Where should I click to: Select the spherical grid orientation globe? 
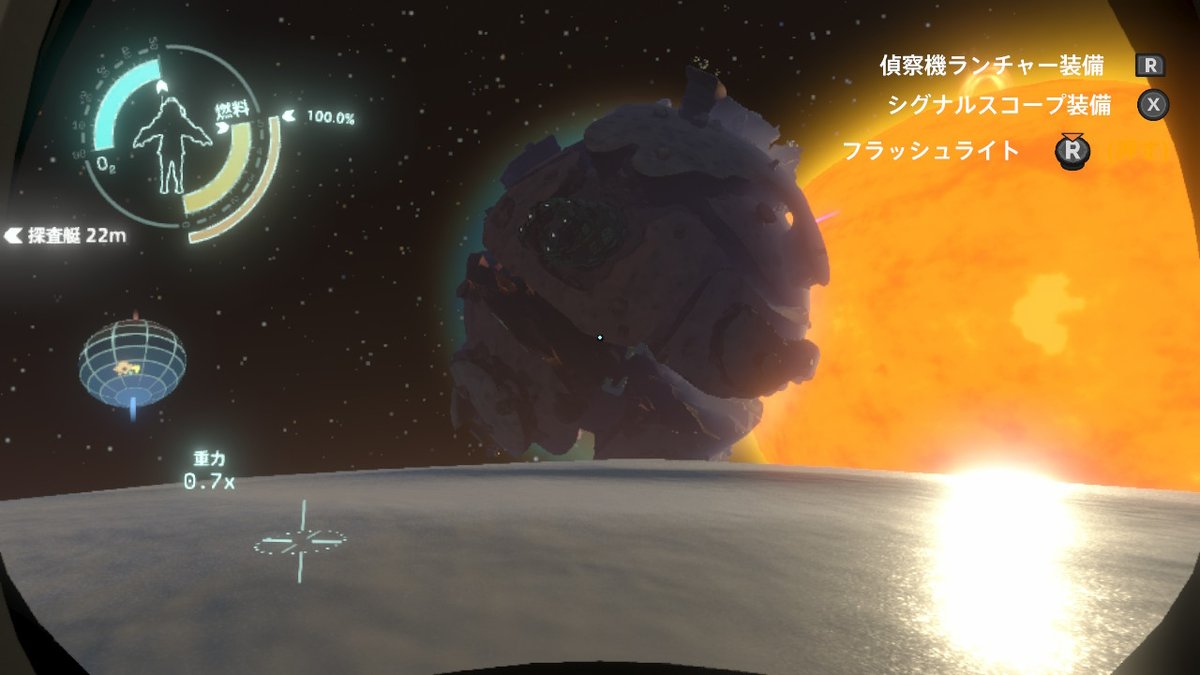tap(132, 358)
